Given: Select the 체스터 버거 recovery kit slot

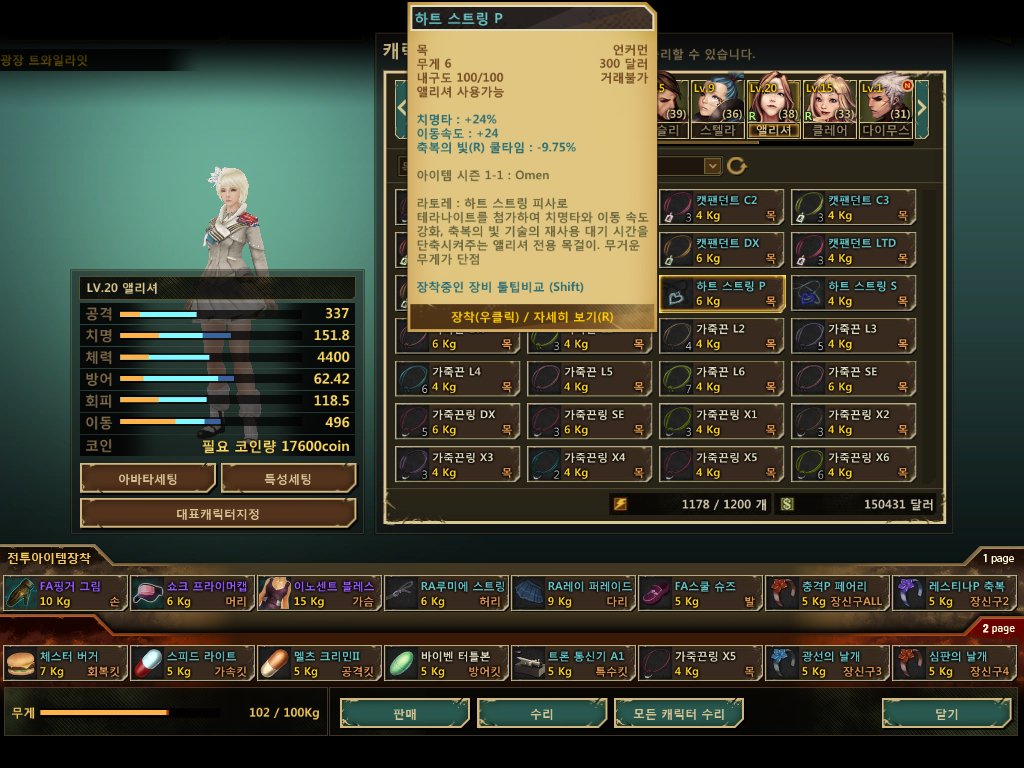Looking at the screenshot, I should pos(66,663).
